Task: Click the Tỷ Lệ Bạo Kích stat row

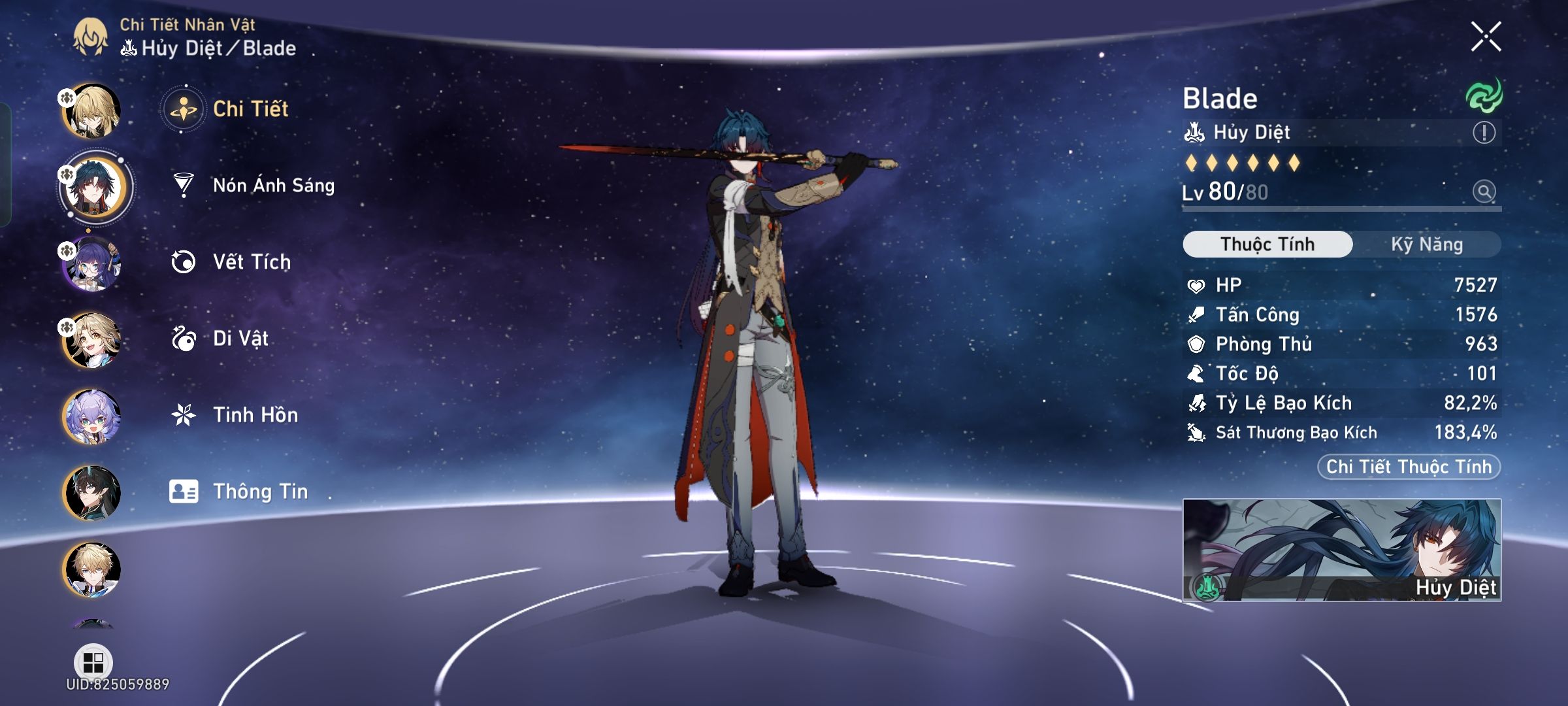Action: pos(1339,403)
